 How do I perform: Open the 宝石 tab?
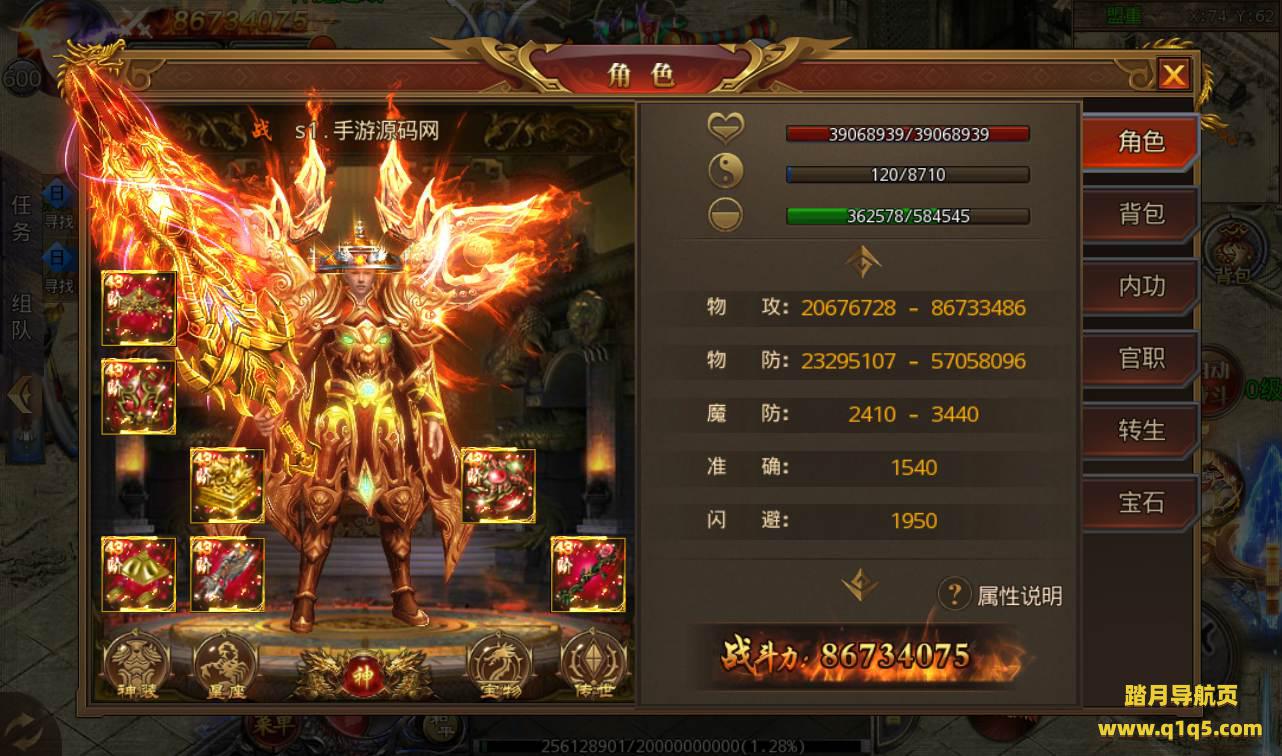pos(1140,502)
